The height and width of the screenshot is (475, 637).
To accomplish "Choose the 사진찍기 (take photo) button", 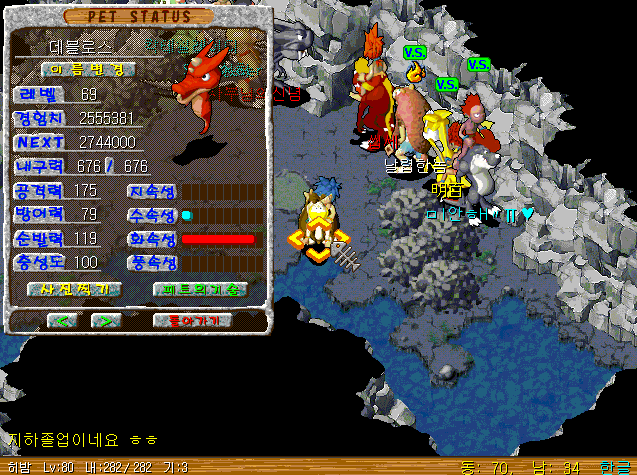I will coord(75,289).
